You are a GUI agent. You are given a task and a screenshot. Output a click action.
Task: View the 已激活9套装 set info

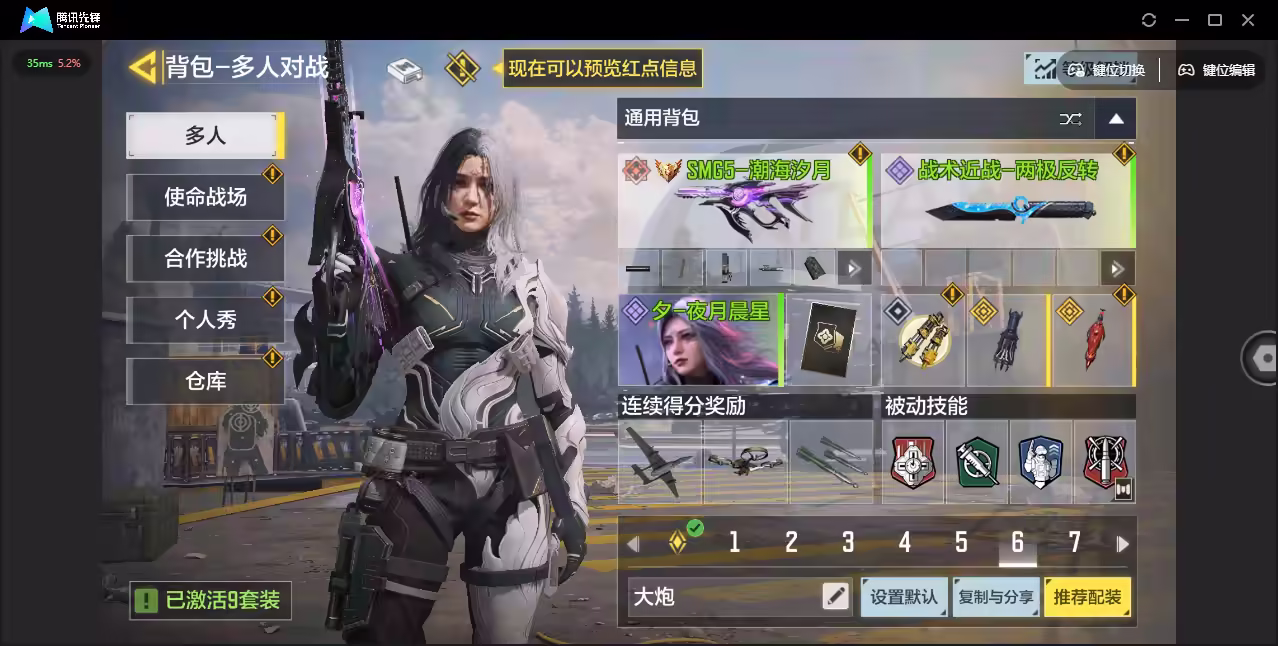coord(211,600)
